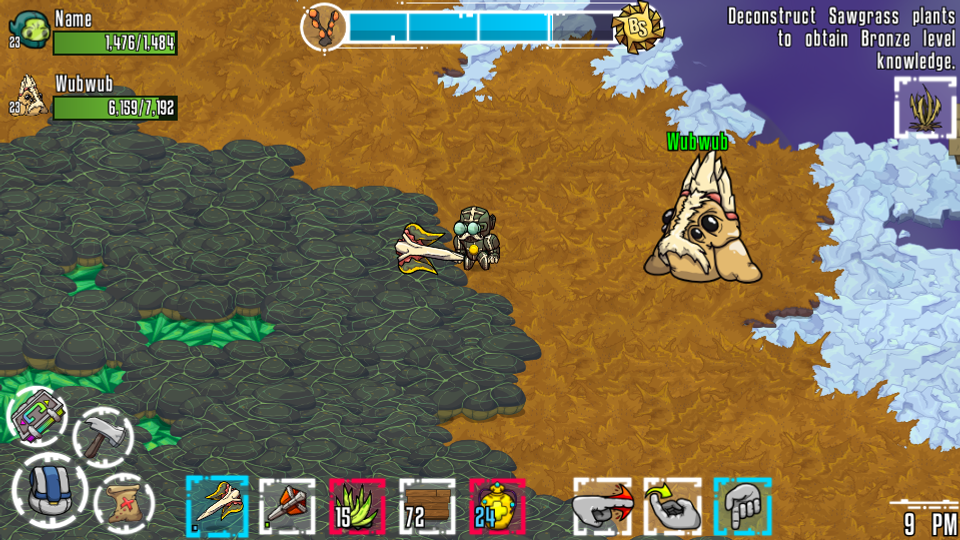Activate the beckoning hand pet command
Image resolution: width=960 pixels, height=540 pixels.
[672, 505]
